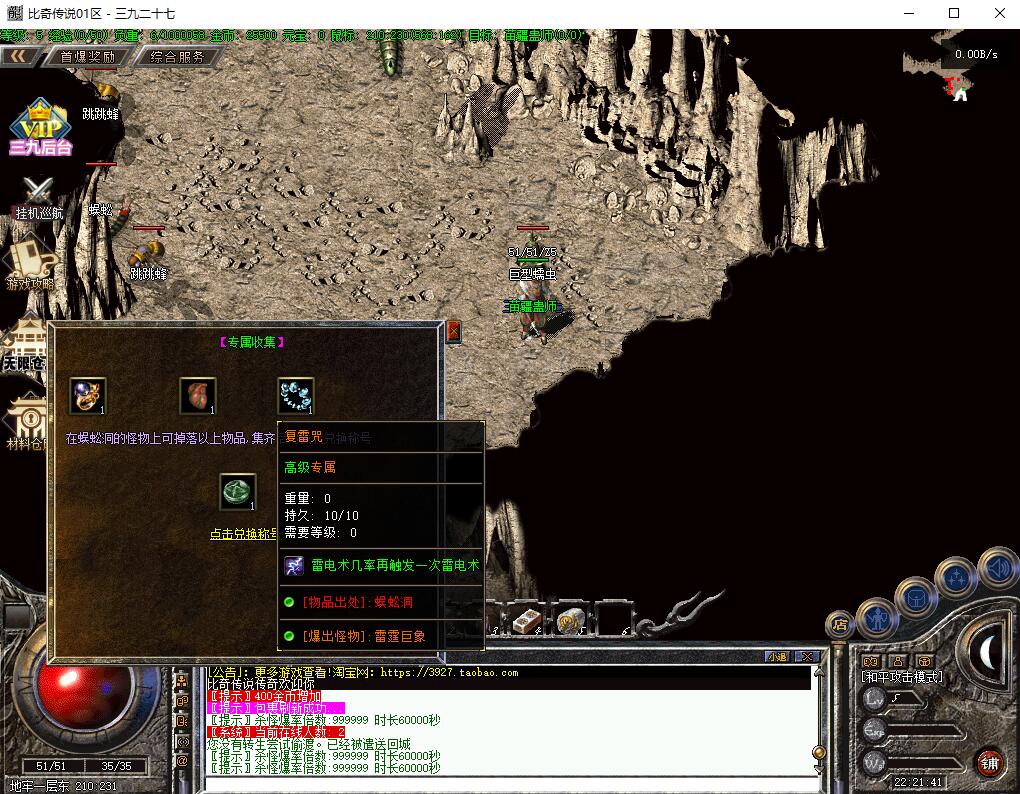Open the 综合服务 general services menu

177,57
